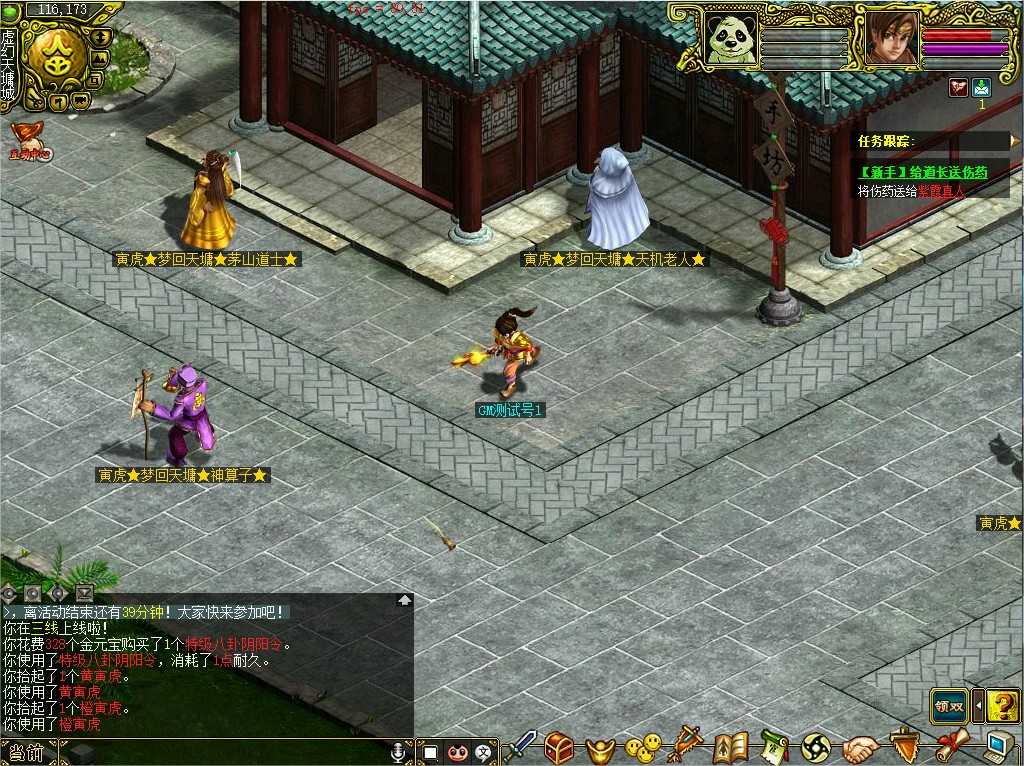Toggle the microphone voice chat button

pos(399,751)
